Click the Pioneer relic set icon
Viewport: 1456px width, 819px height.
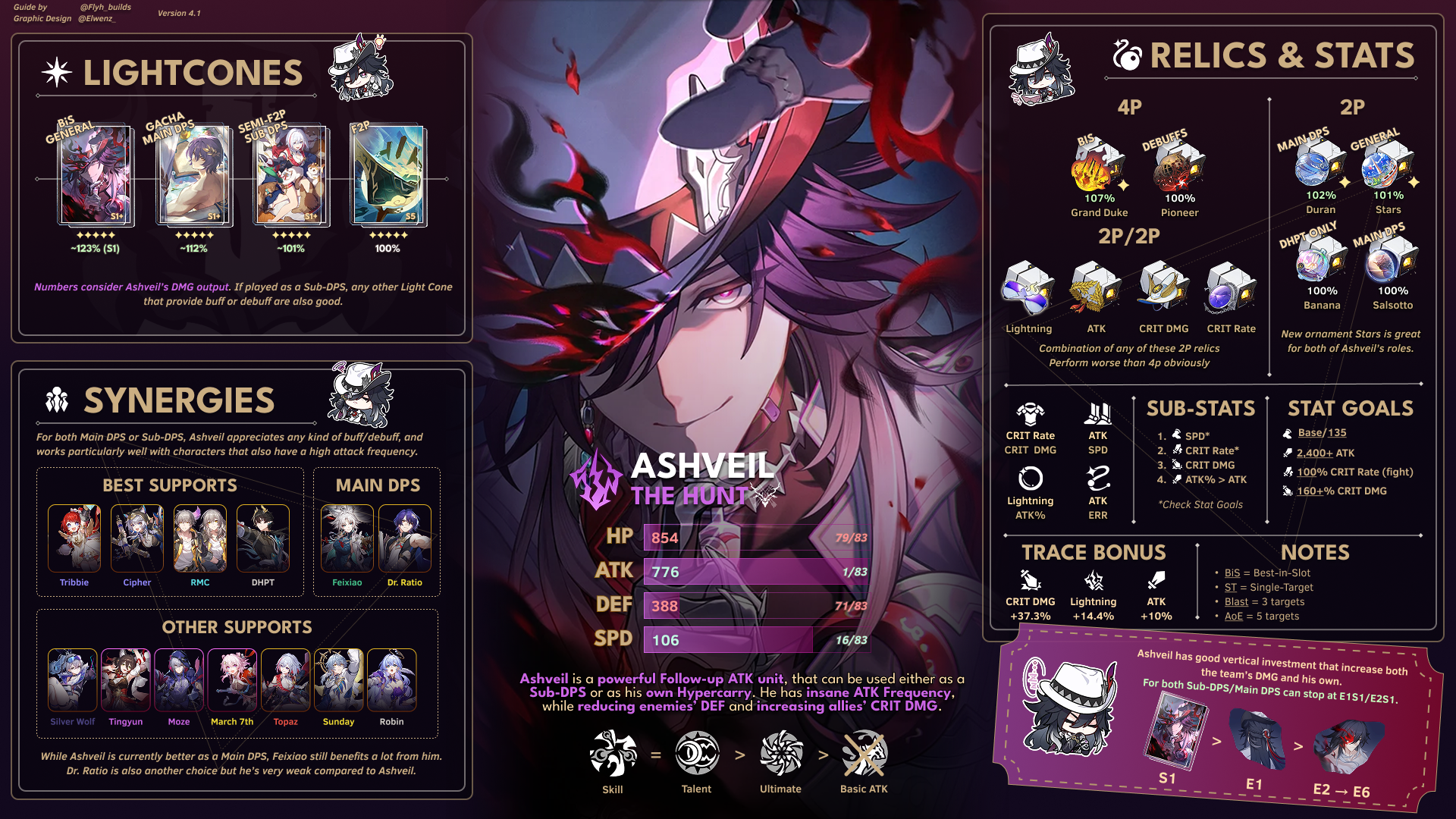(x=1179, y=166)
